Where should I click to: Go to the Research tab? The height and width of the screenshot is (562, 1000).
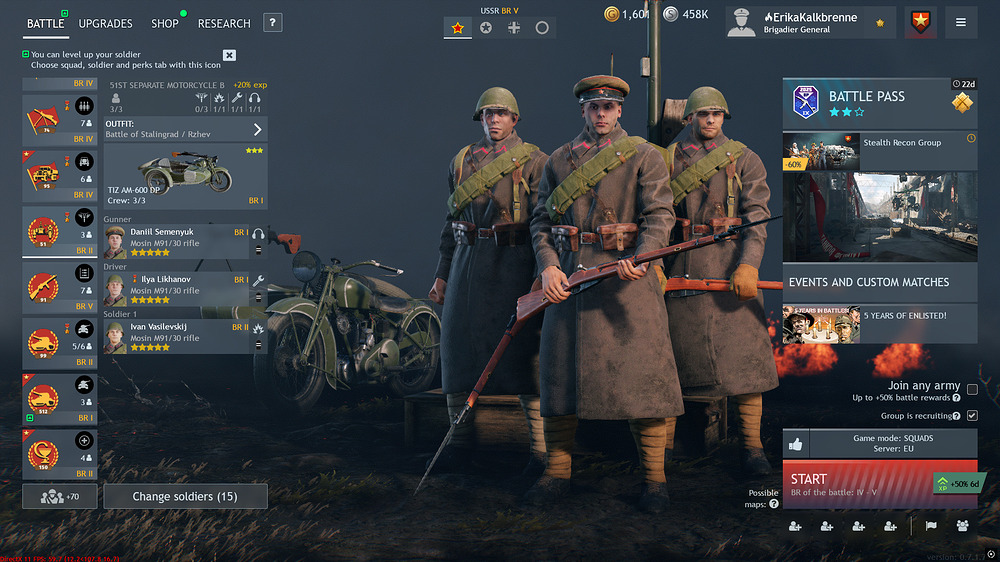pyautogui.click(x=224, y=23)
